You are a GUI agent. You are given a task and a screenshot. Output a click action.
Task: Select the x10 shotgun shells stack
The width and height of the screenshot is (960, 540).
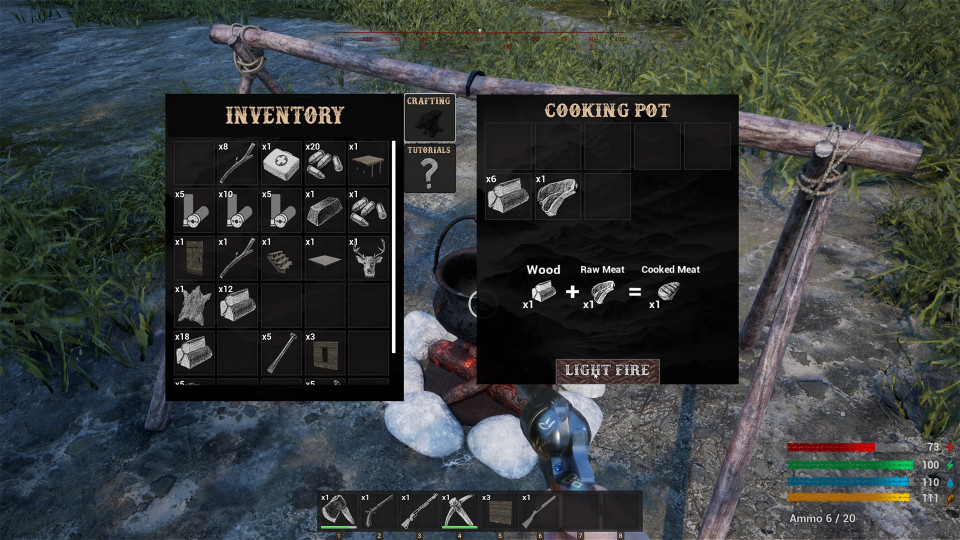[238, 211]
